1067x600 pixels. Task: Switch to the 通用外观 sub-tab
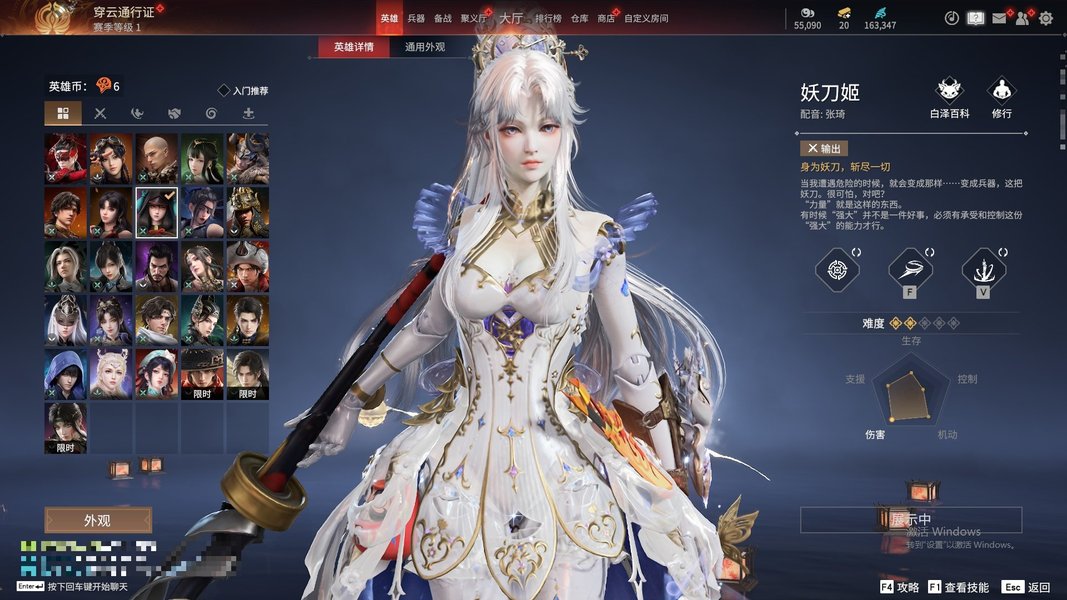tap(425, 47)
